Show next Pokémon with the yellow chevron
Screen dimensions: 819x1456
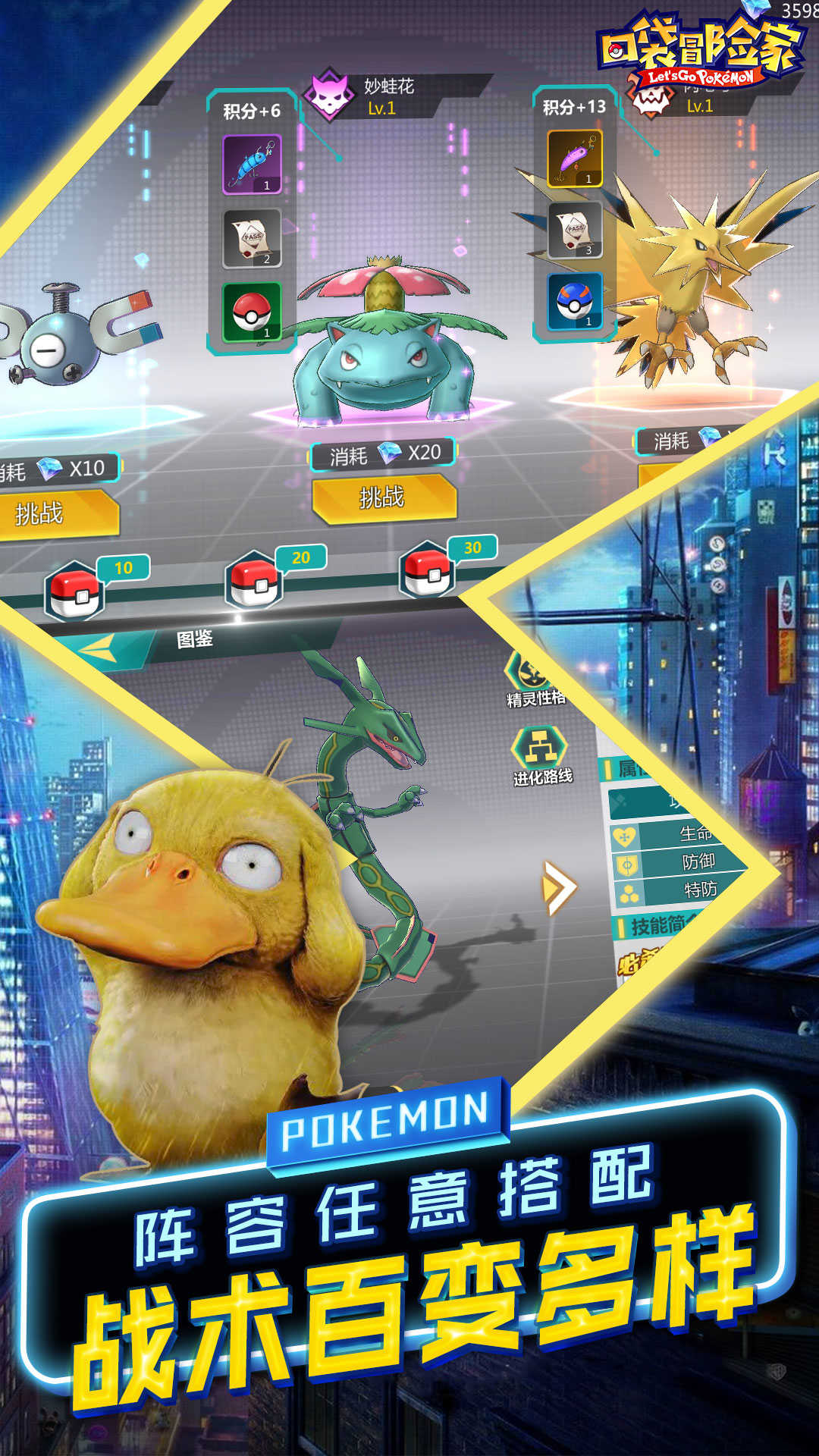coord(560,887)
